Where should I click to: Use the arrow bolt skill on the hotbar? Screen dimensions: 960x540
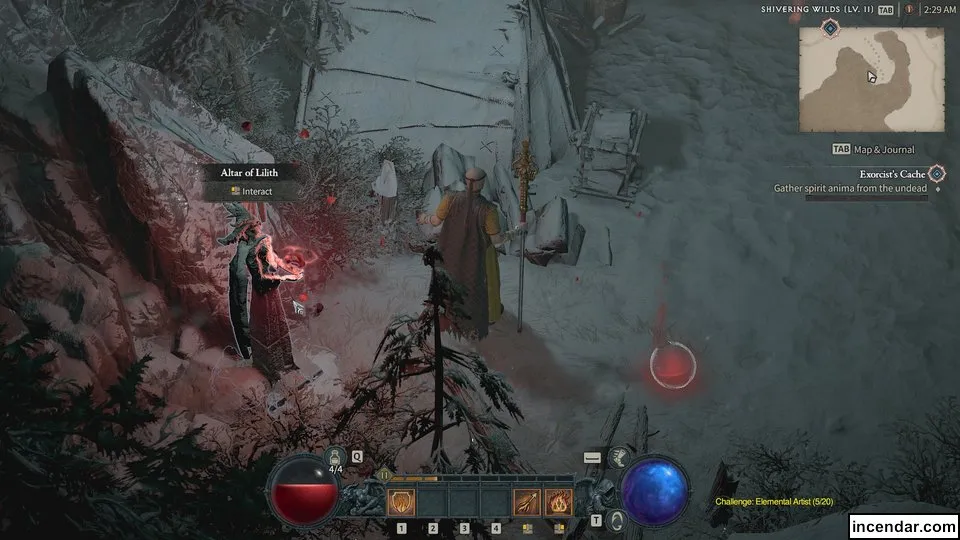pos(527,501)
